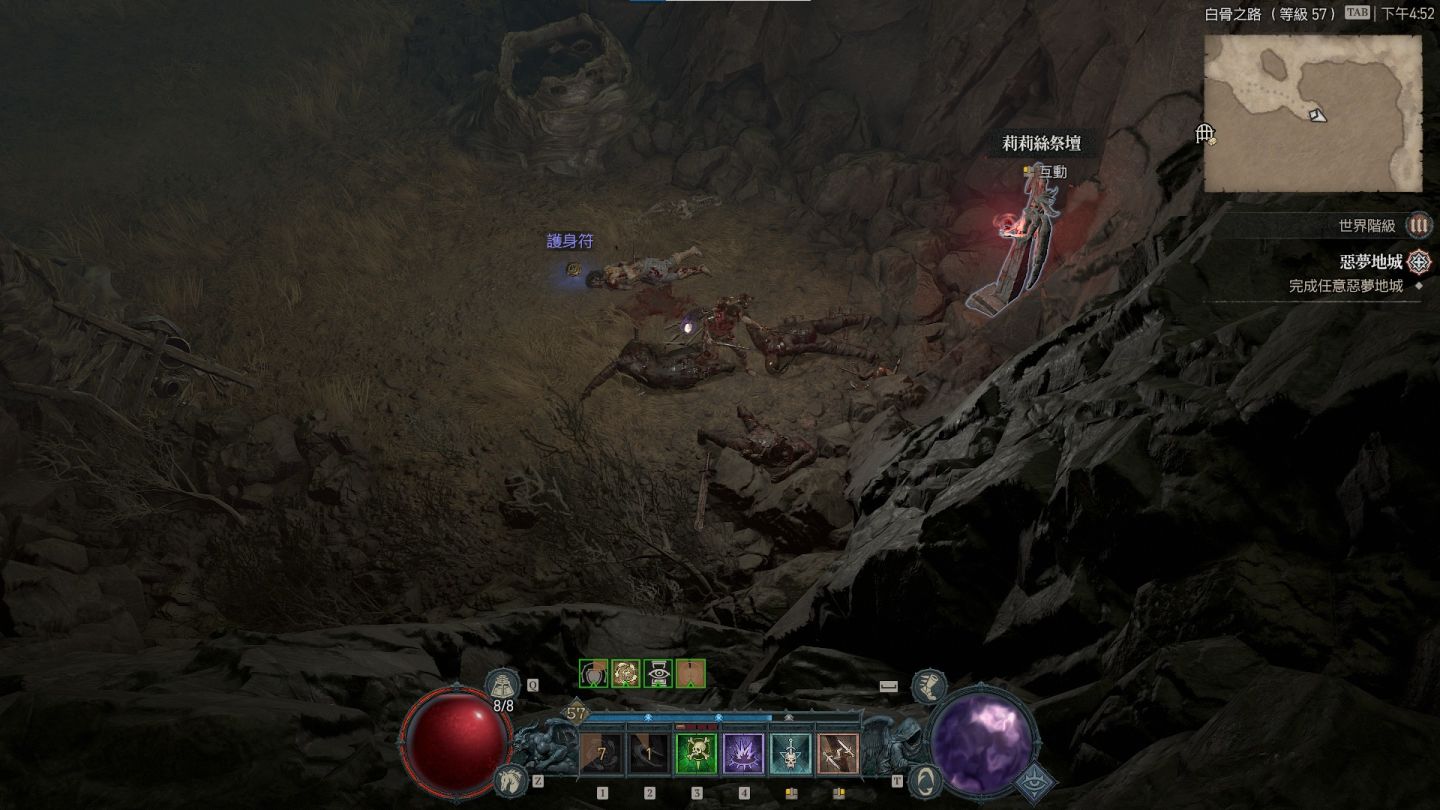Image resolution: width=1440 pixels, height=810 pixels.
Task: Open the minimap
Action: tap(1312, 113)
